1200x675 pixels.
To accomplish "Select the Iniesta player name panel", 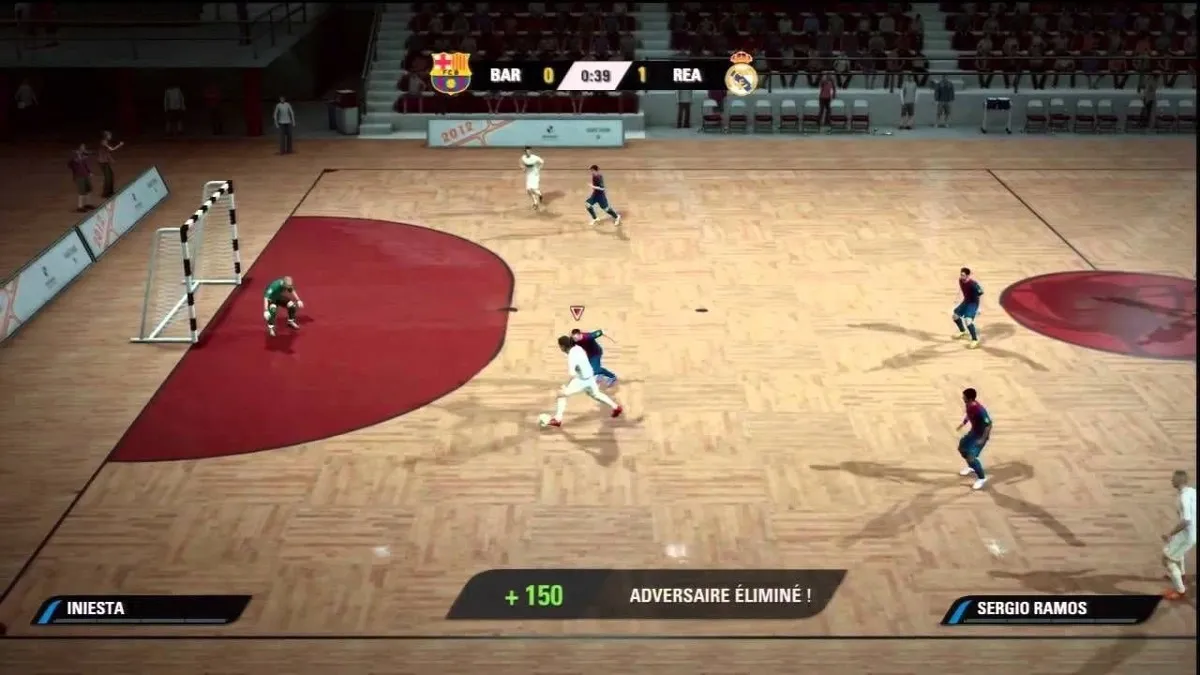I will 141,609.
